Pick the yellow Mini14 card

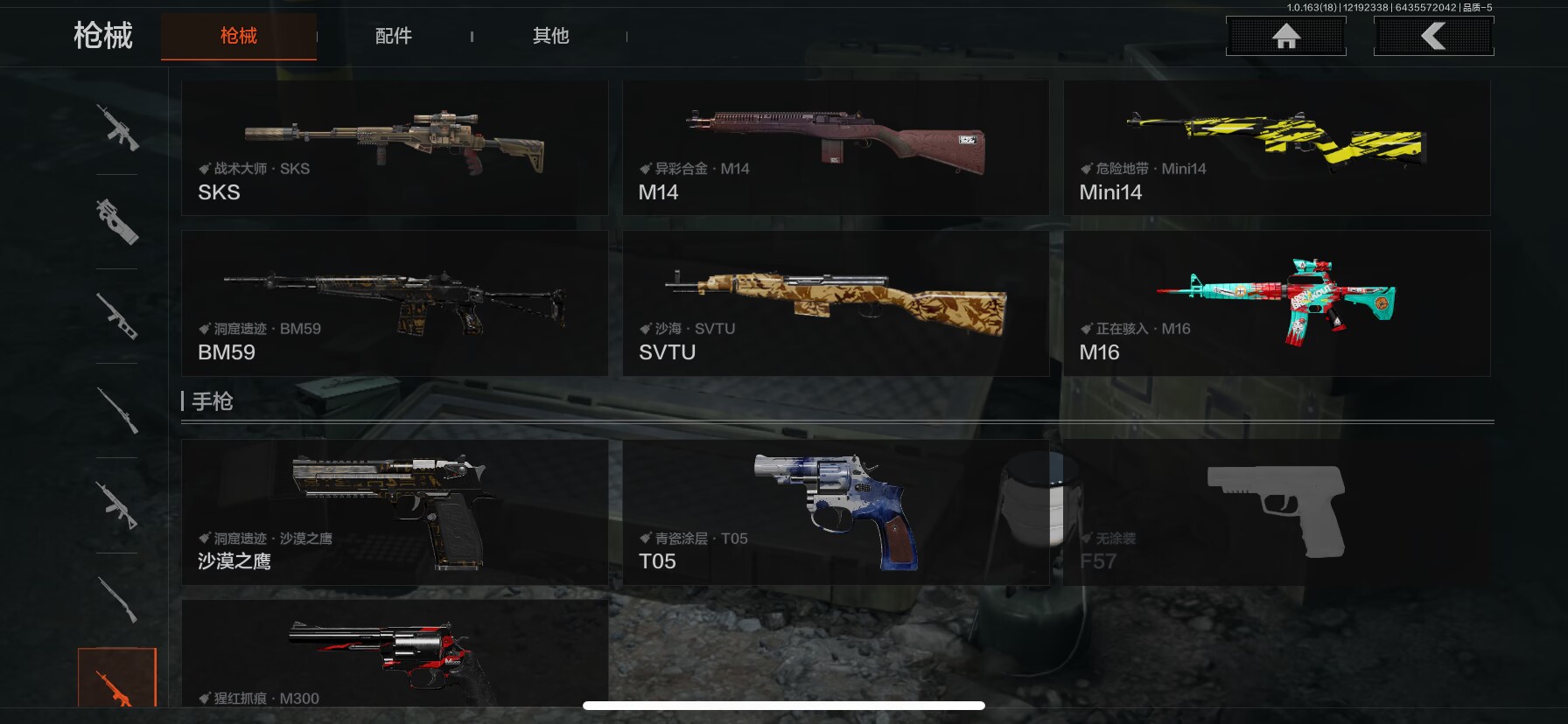1276,148
